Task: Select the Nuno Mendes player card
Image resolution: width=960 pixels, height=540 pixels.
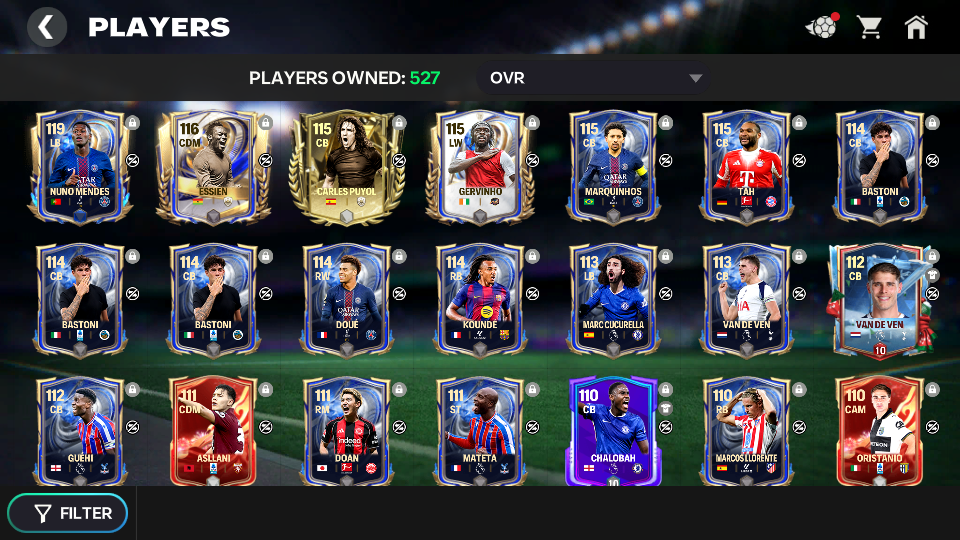Action: click(79, 165)
